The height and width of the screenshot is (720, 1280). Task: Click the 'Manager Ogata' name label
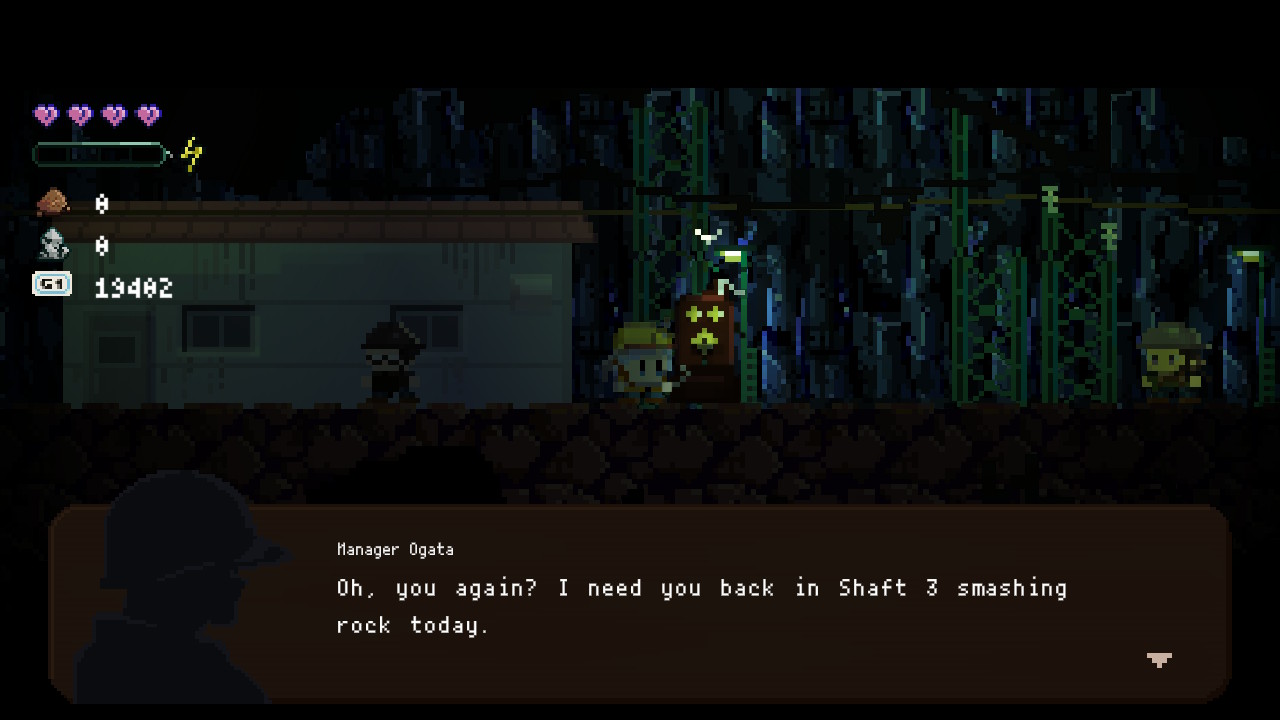coord(394,549)
